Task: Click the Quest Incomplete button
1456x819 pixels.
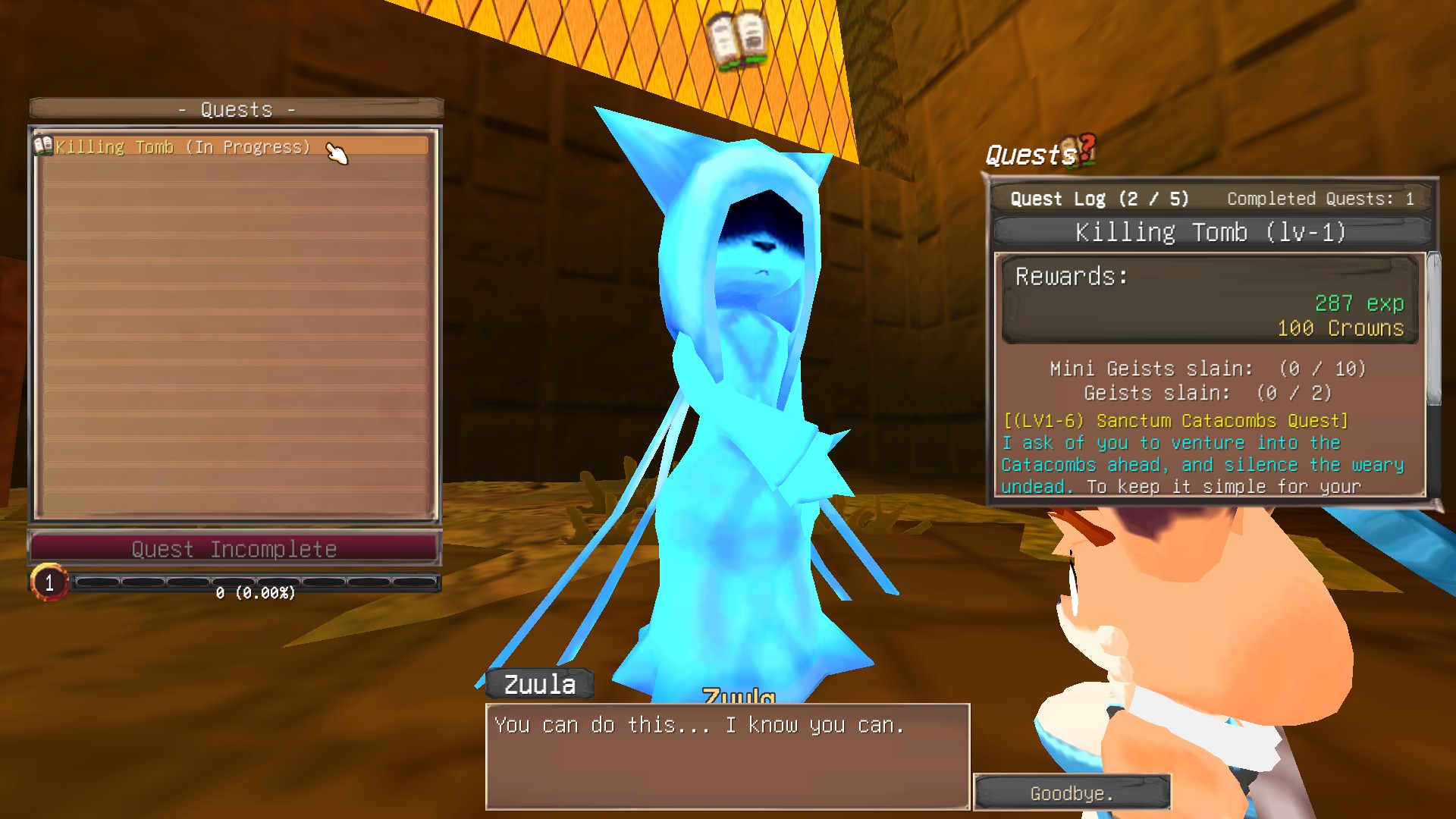Action: click(234, 548)
